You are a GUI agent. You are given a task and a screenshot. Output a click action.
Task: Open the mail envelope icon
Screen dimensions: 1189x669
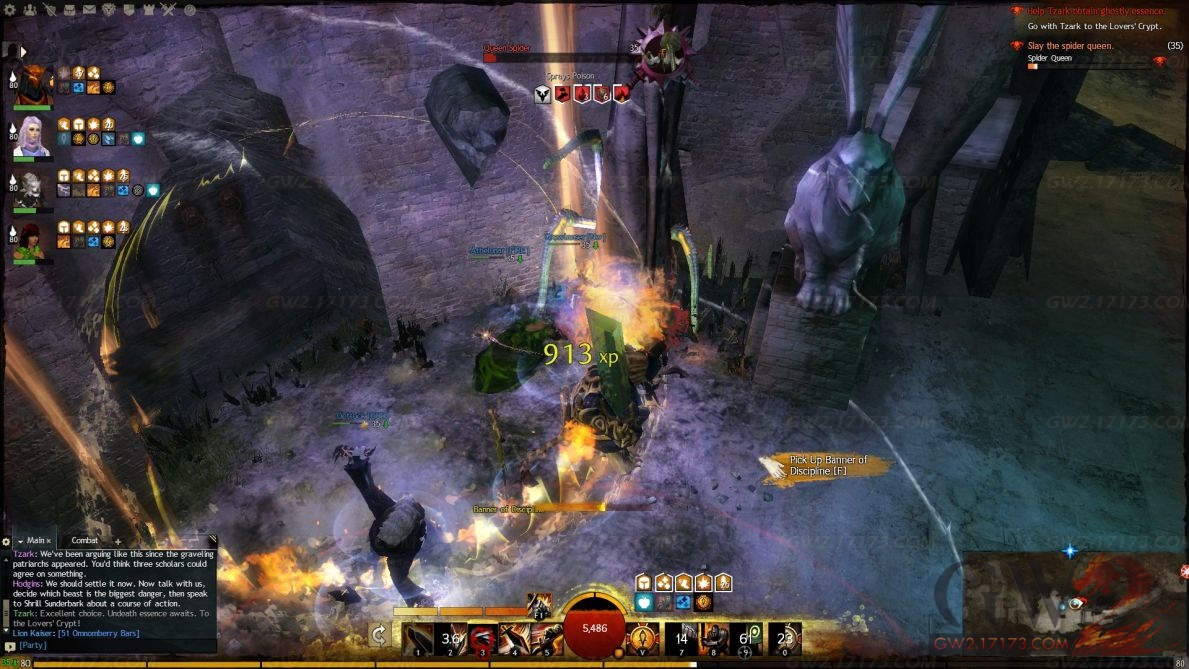click(x=90, y=10)
